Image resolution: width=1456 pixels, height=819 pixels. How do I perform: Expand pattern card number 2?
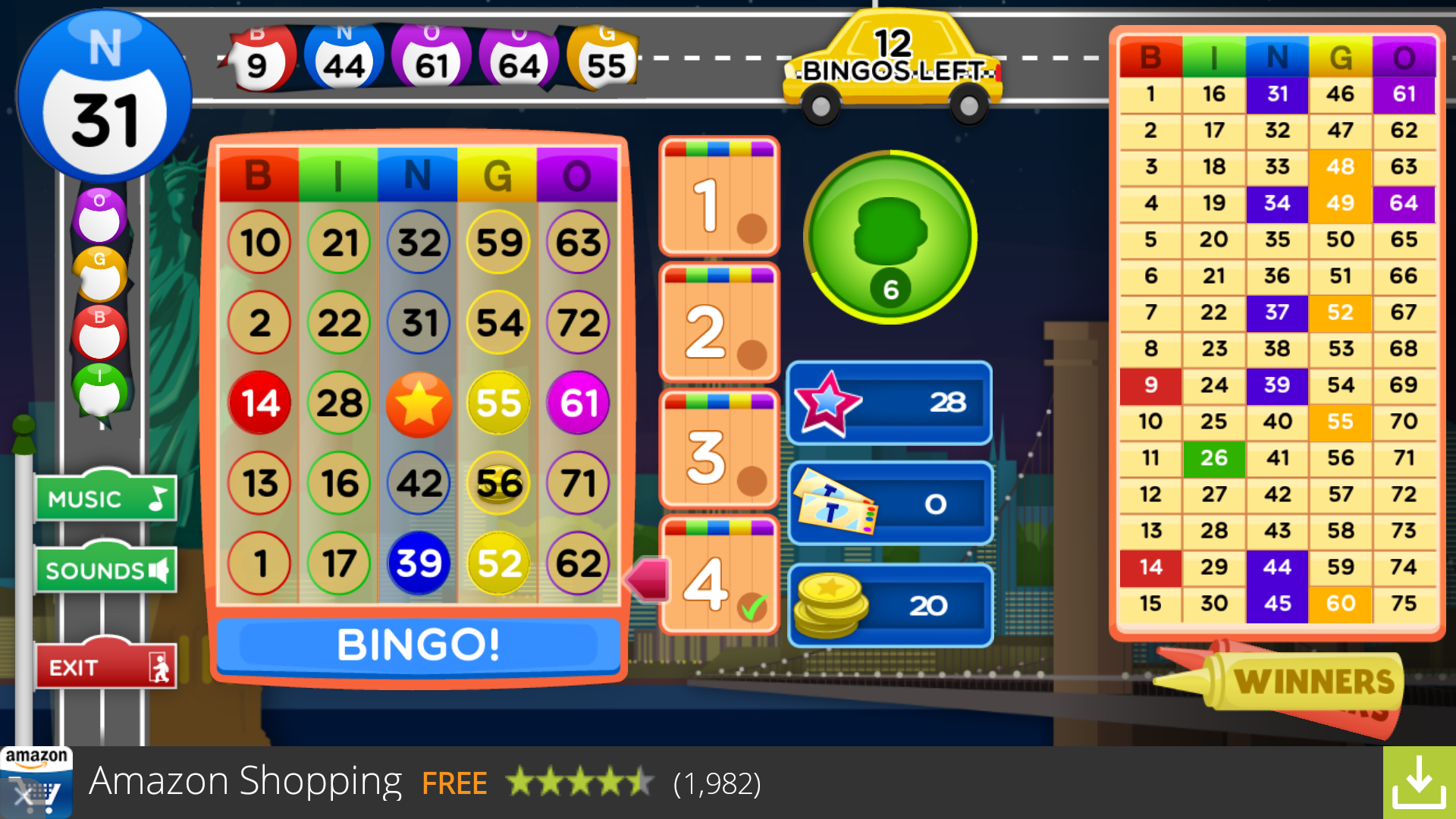(717, 324)
